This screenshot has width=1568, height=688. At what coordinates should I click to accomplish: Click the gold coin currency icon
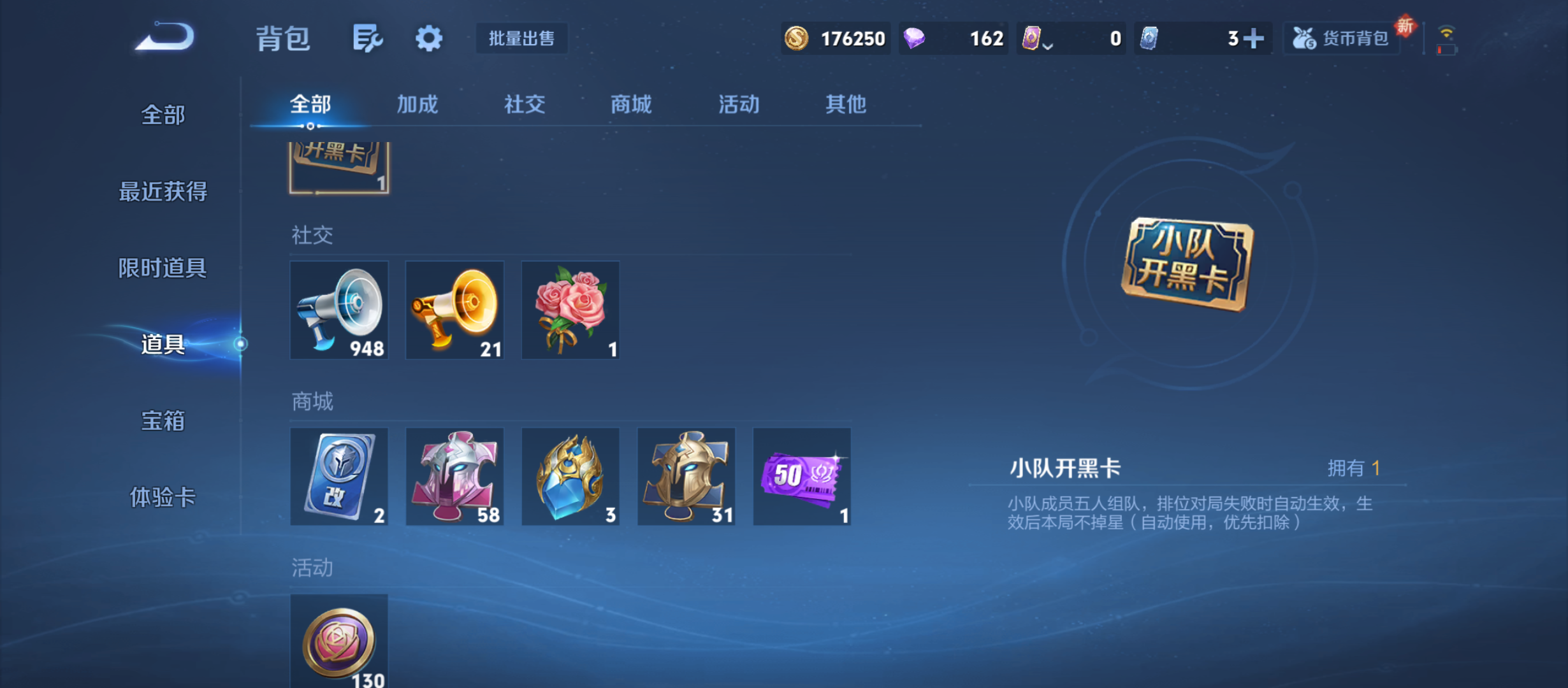798,38
